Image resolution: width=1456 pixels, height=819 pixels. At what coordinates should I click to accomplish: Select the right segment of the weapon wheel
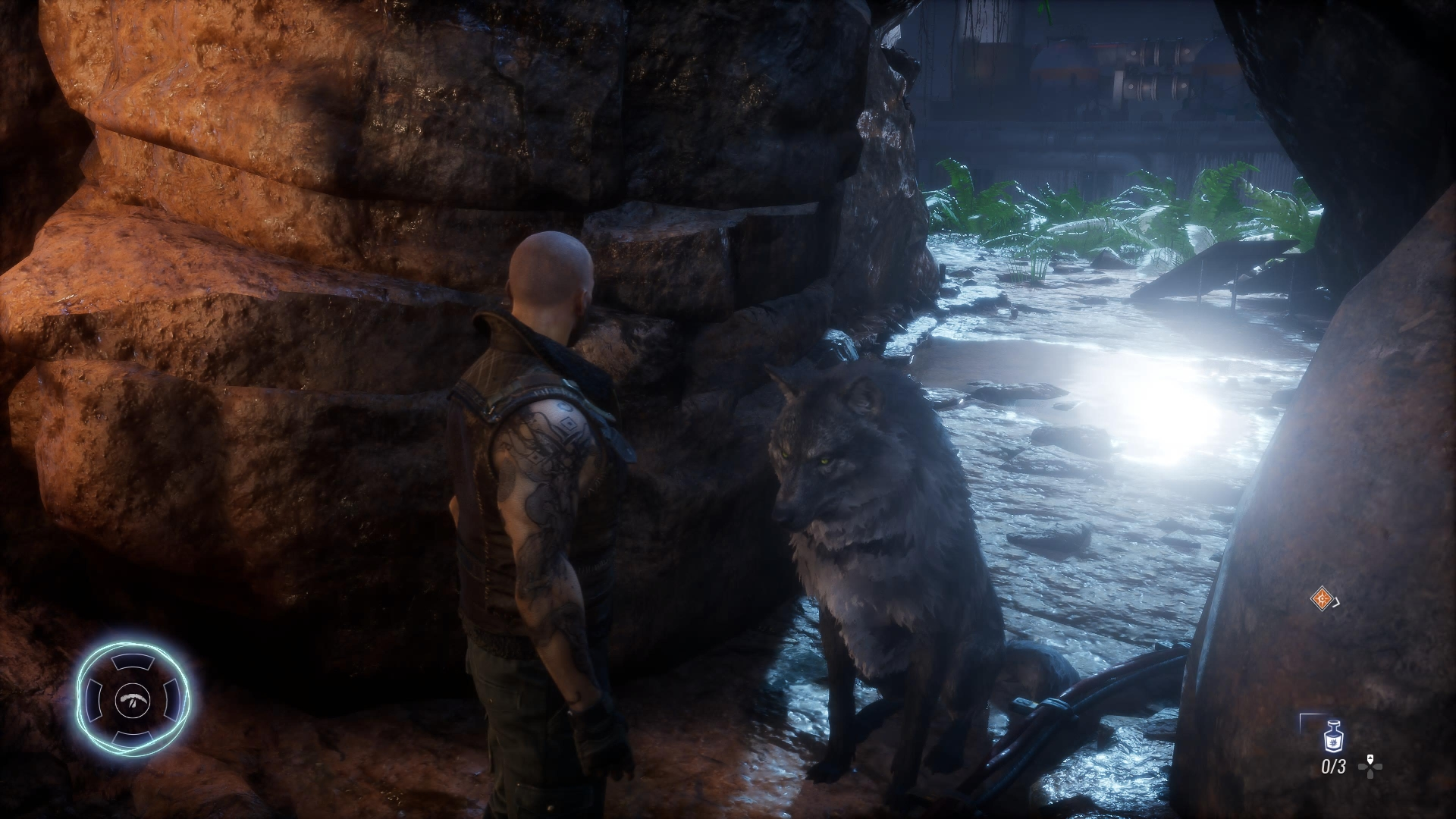point(171,698)
